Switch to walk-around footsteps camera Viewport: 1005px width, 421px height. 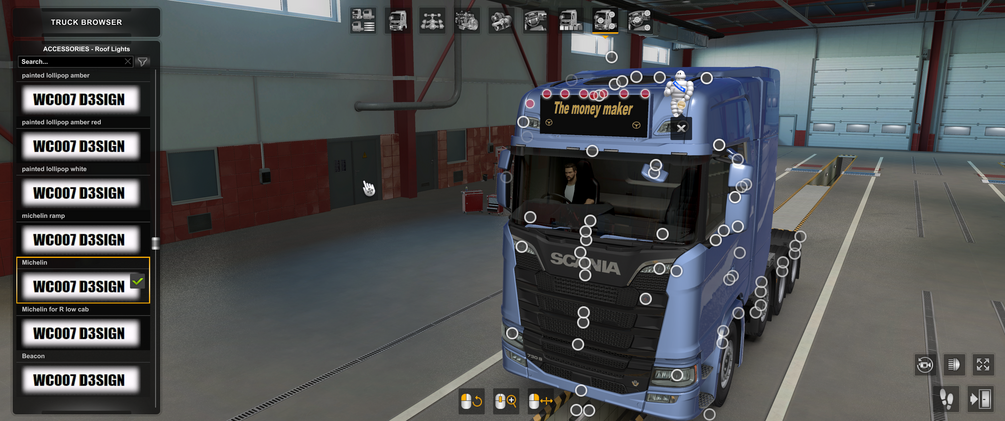pyautogui.click(x=946, y=400)
